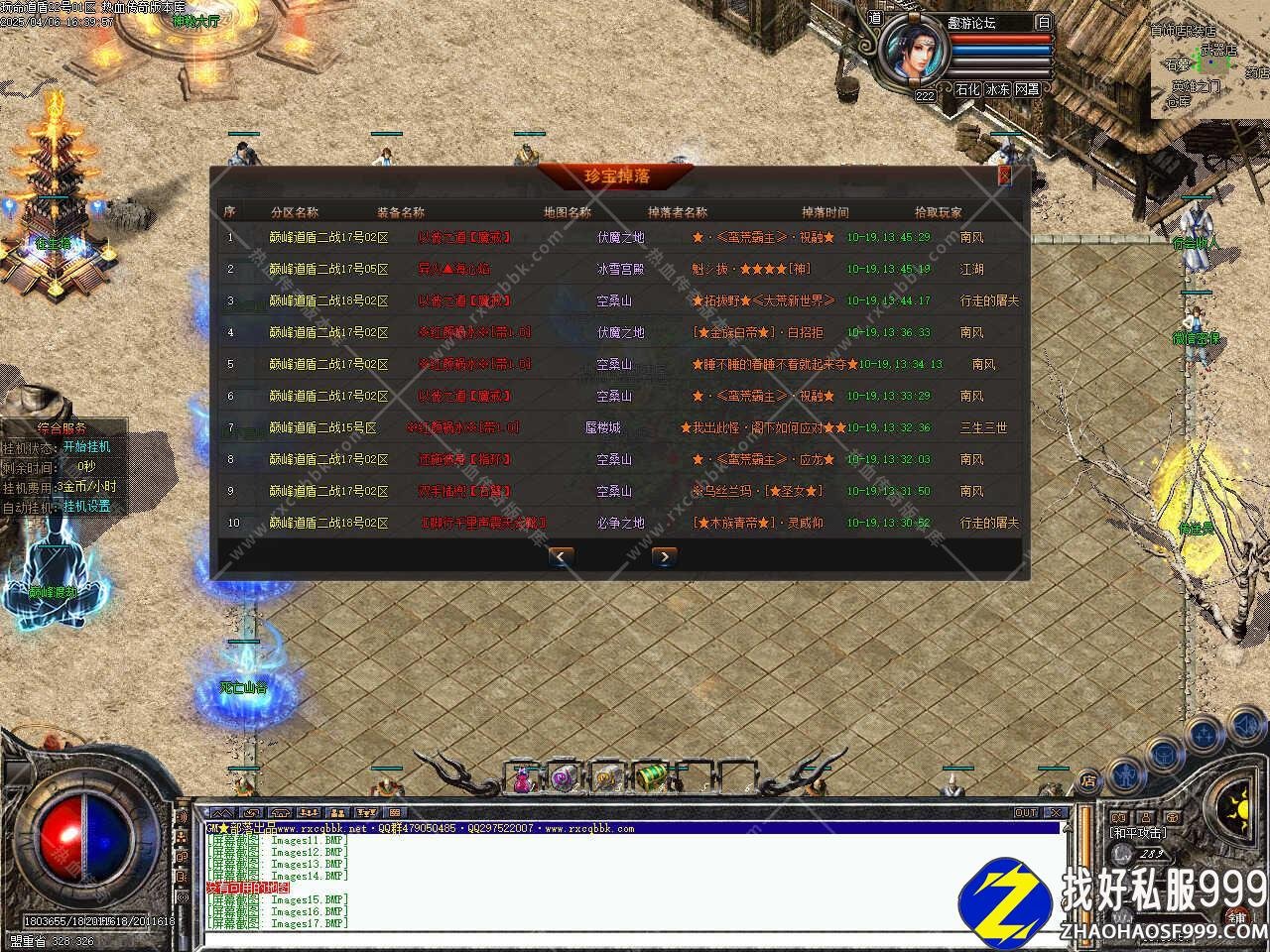1270x952 pixels.
Task: Click the OUT button above the chat
Action: pyautogui.click(x=1026, y=812)
